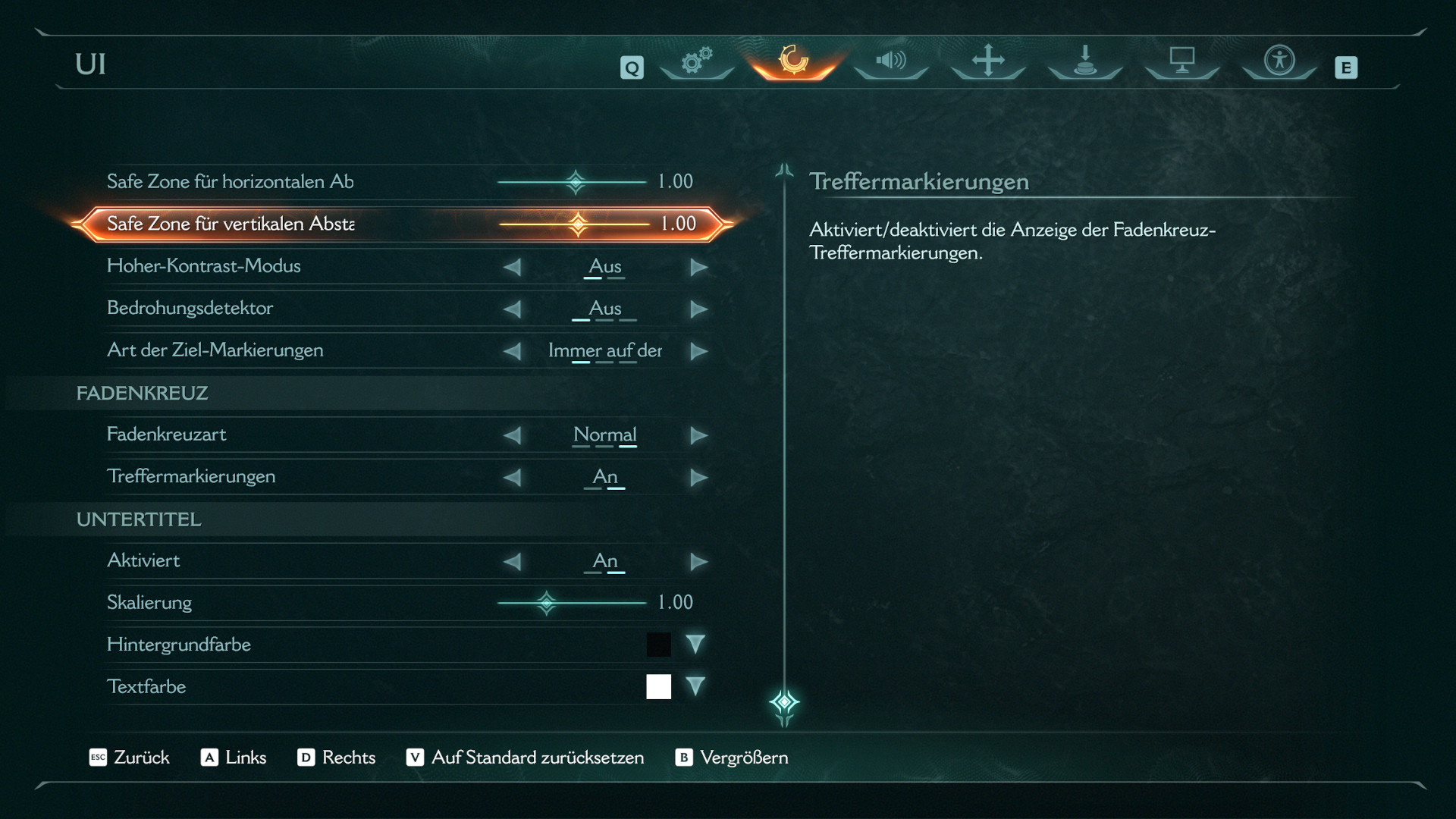Switch subtitle Aktiviert with right arrow

(x=698, y=562)
